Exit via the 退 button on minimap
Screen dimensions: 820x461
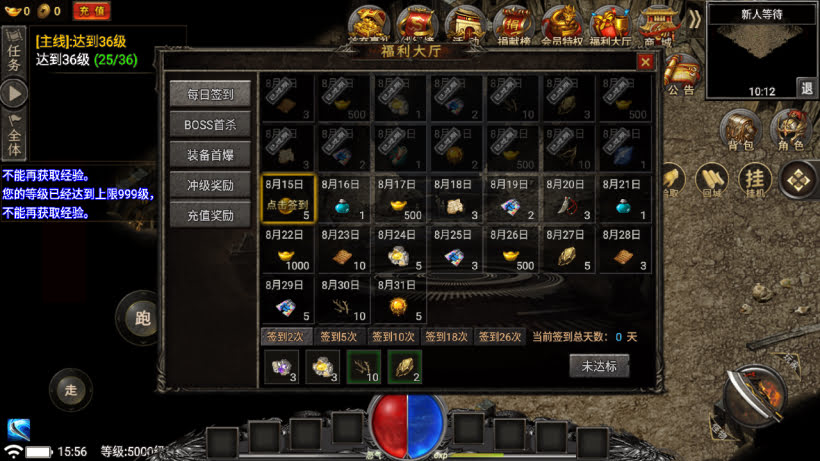806,88
